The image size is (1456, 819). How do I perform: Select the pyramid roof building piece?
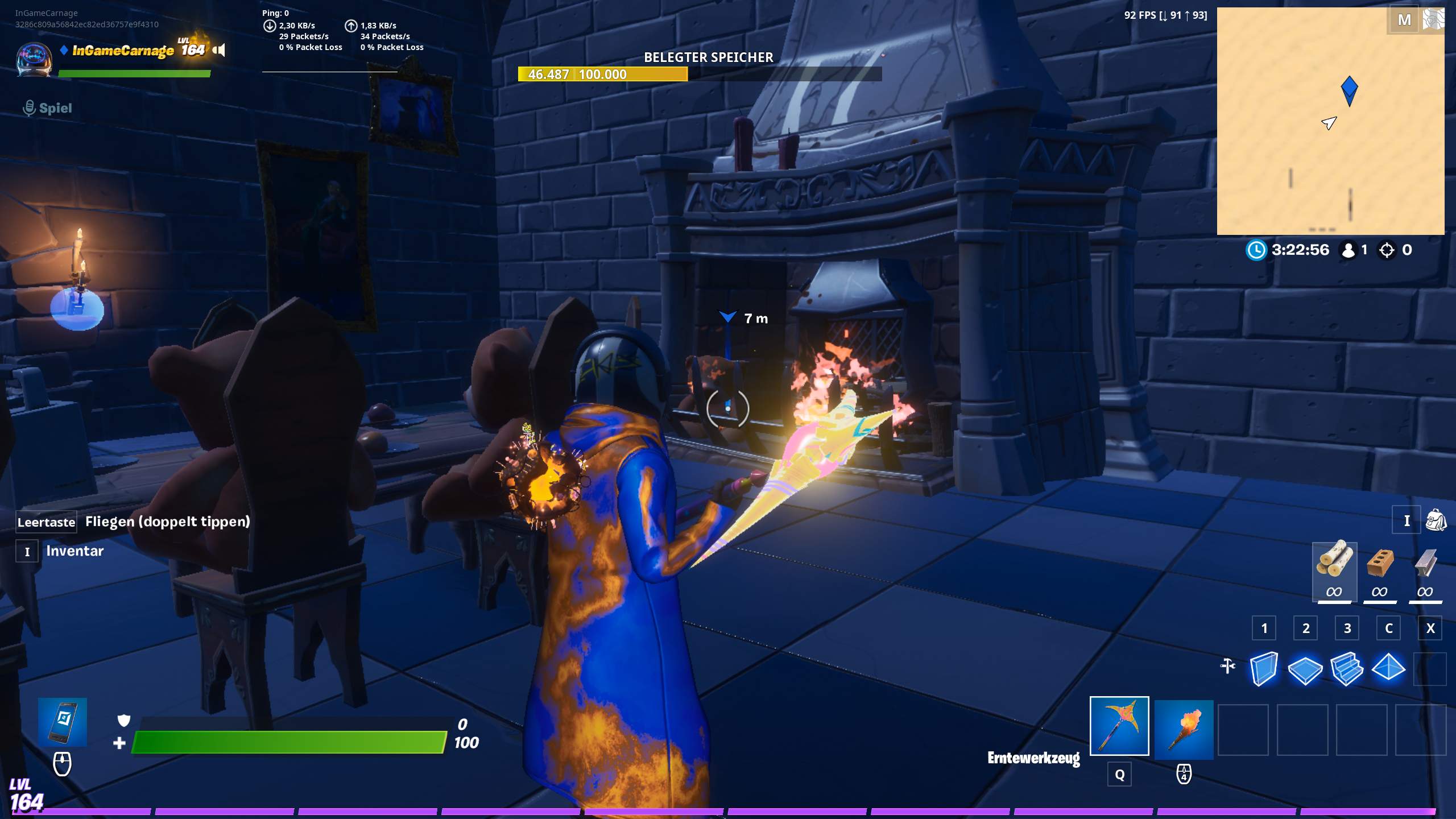point(1388,668)
